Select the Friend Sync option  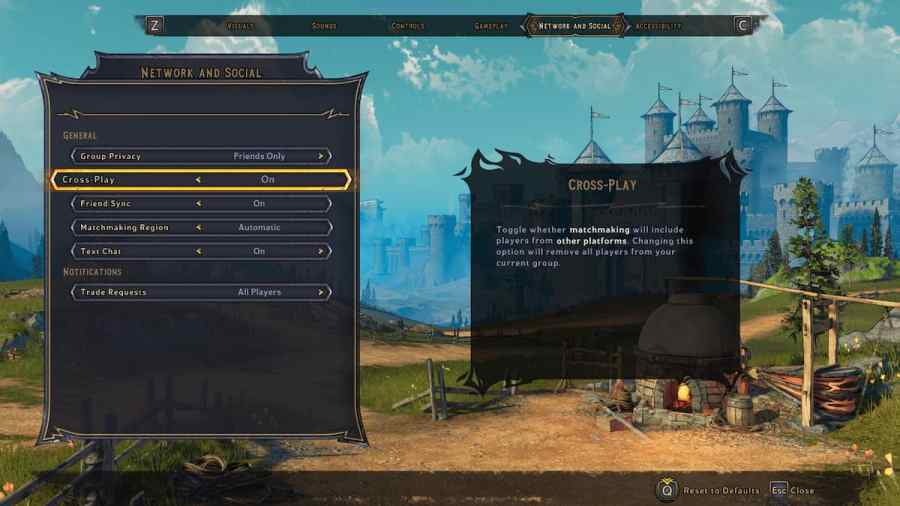pos(200,204)
